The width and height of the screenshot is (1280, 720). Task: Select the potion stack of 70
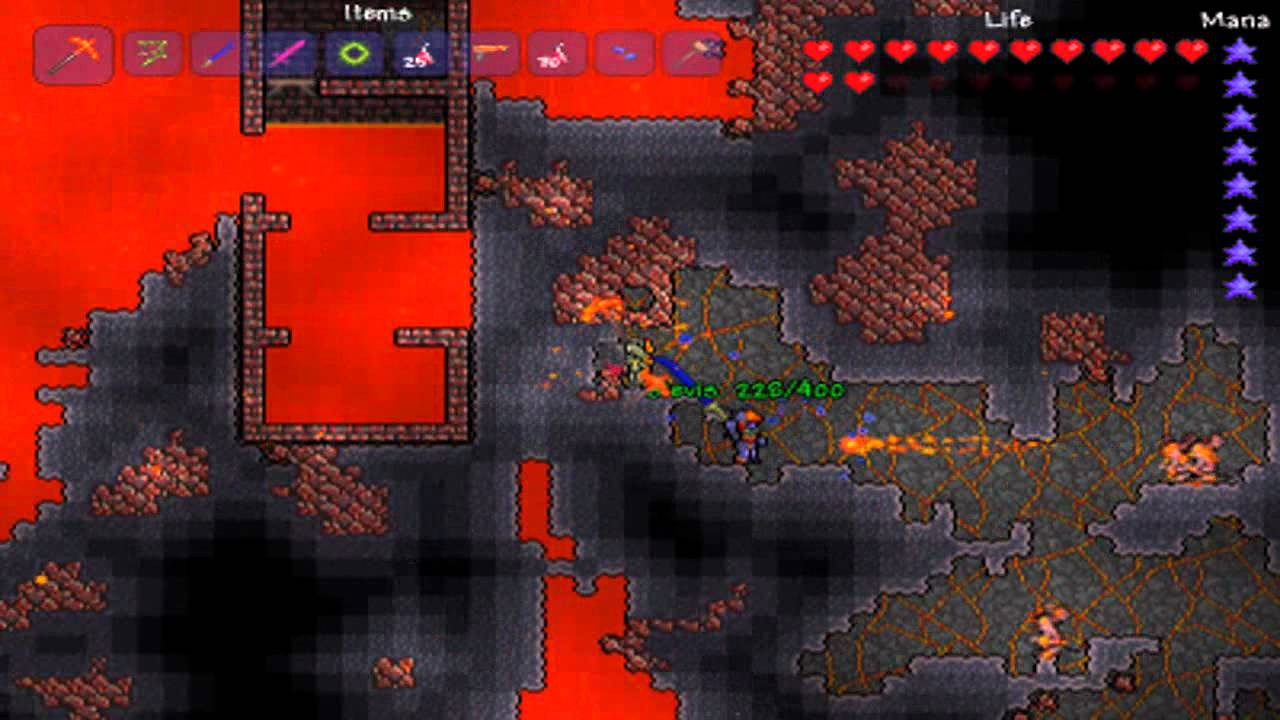tap(556, 54)
